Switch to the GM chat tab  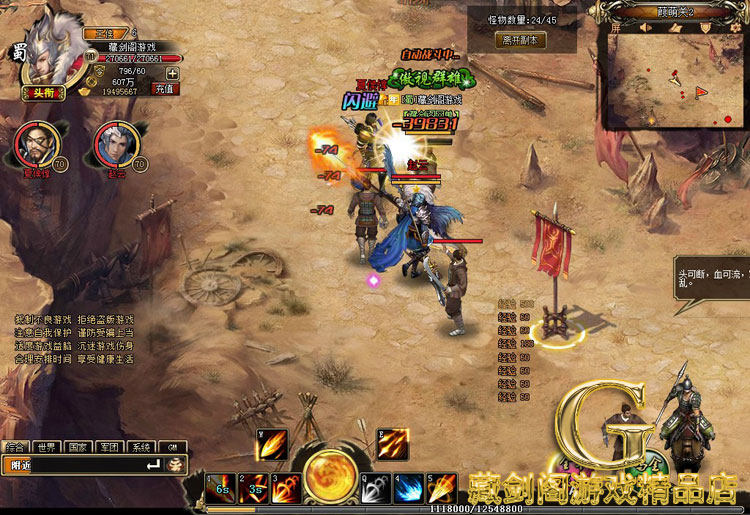171,447
